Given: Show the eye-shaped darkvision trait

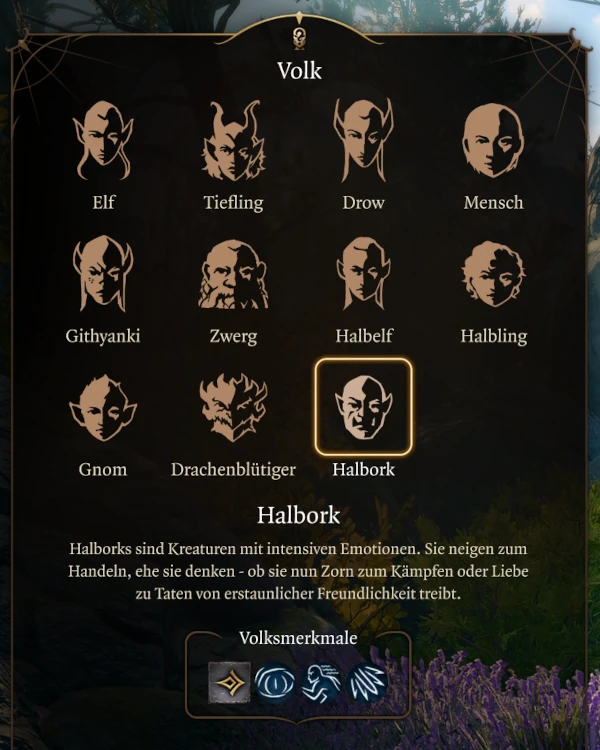Looking at the screenshot, I should (275, 682).
